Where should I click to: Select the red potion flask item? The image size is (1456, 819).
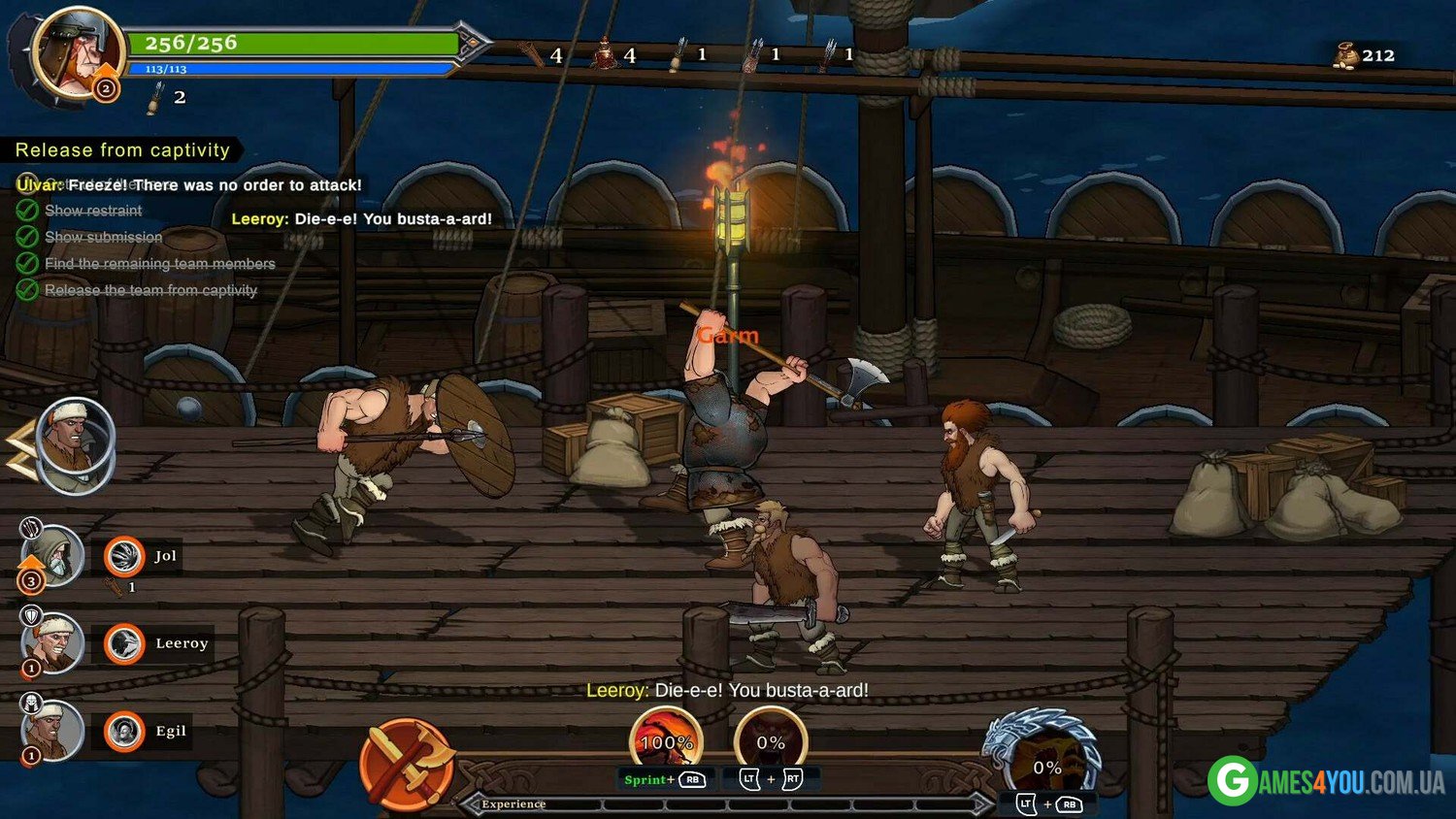(606, 54)
